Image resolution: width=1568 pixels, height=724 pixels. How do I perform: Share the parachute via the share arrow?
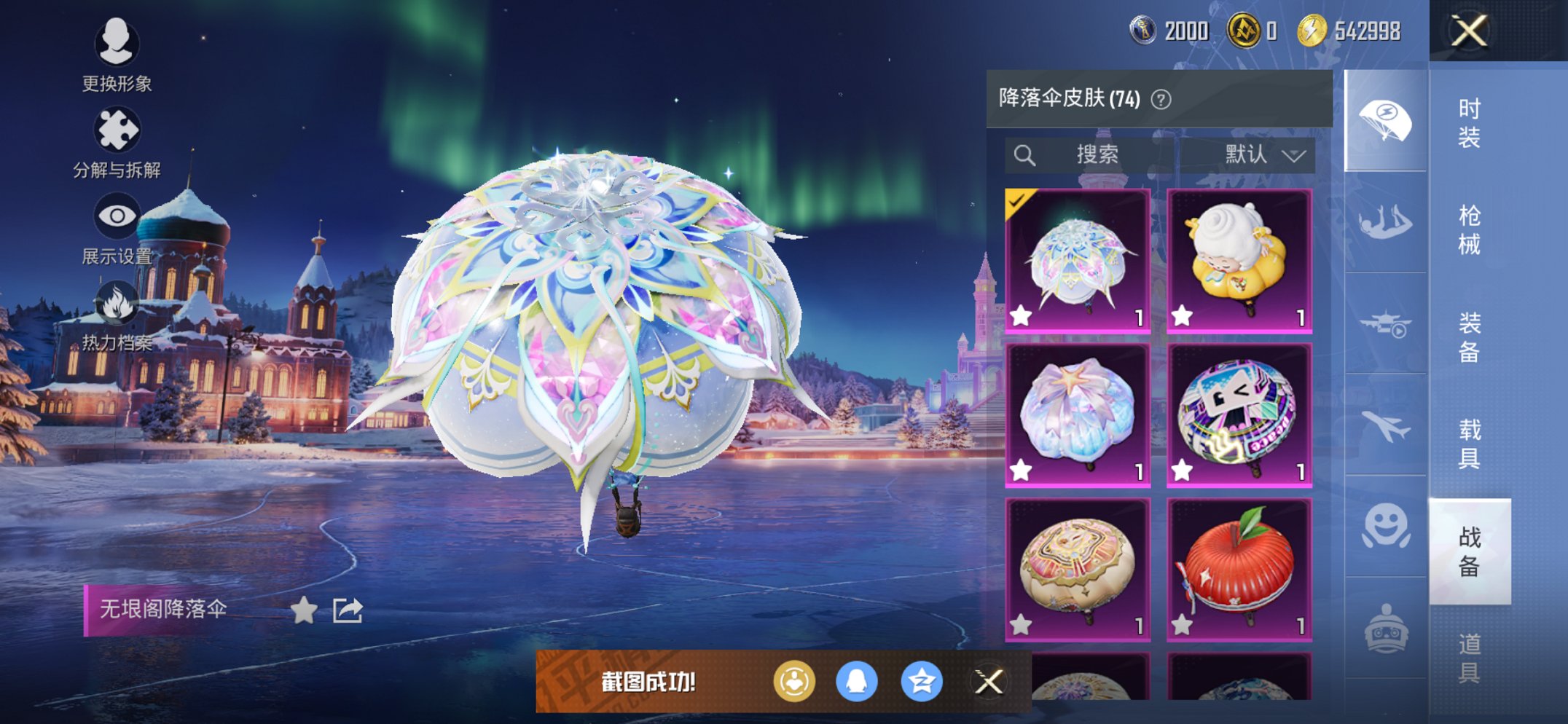click(x=347, y=610)
